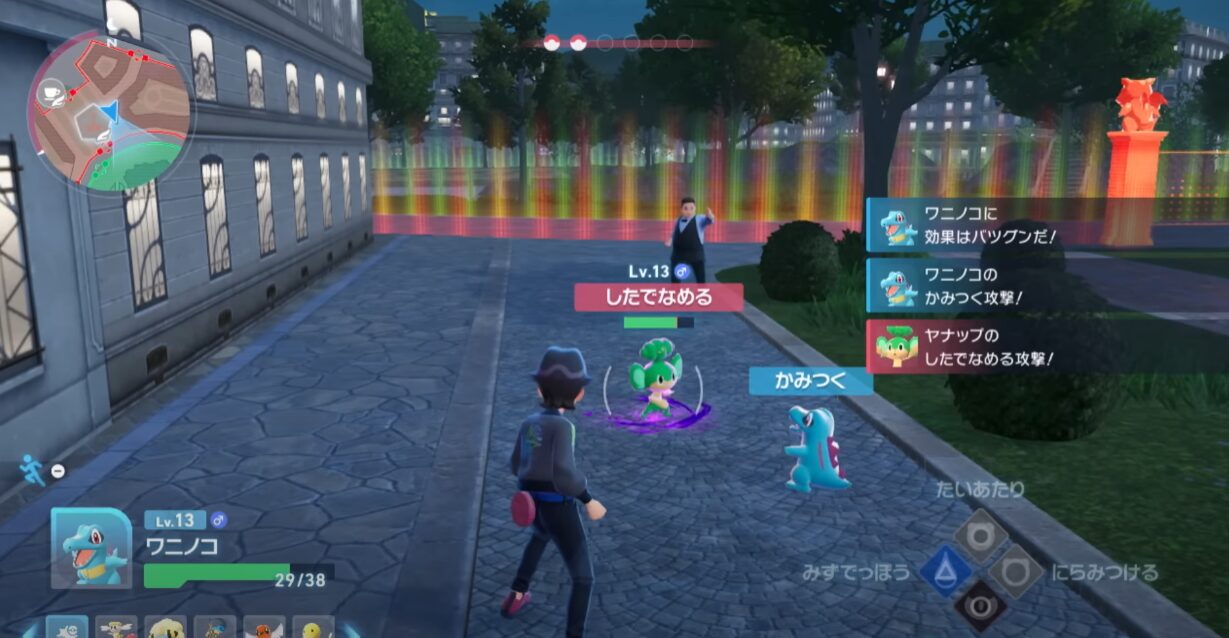
Task: Open the circular minimap
Action: [110, 110]
